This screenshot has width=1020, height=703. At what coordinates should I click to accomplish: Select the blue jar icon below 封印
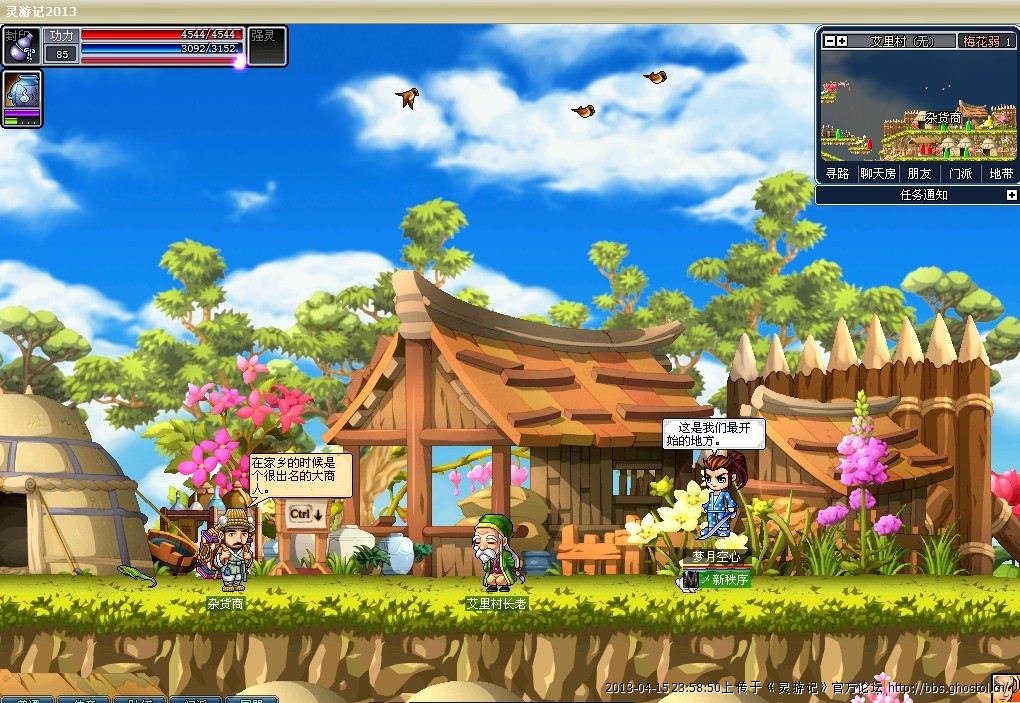pos(21,98)
